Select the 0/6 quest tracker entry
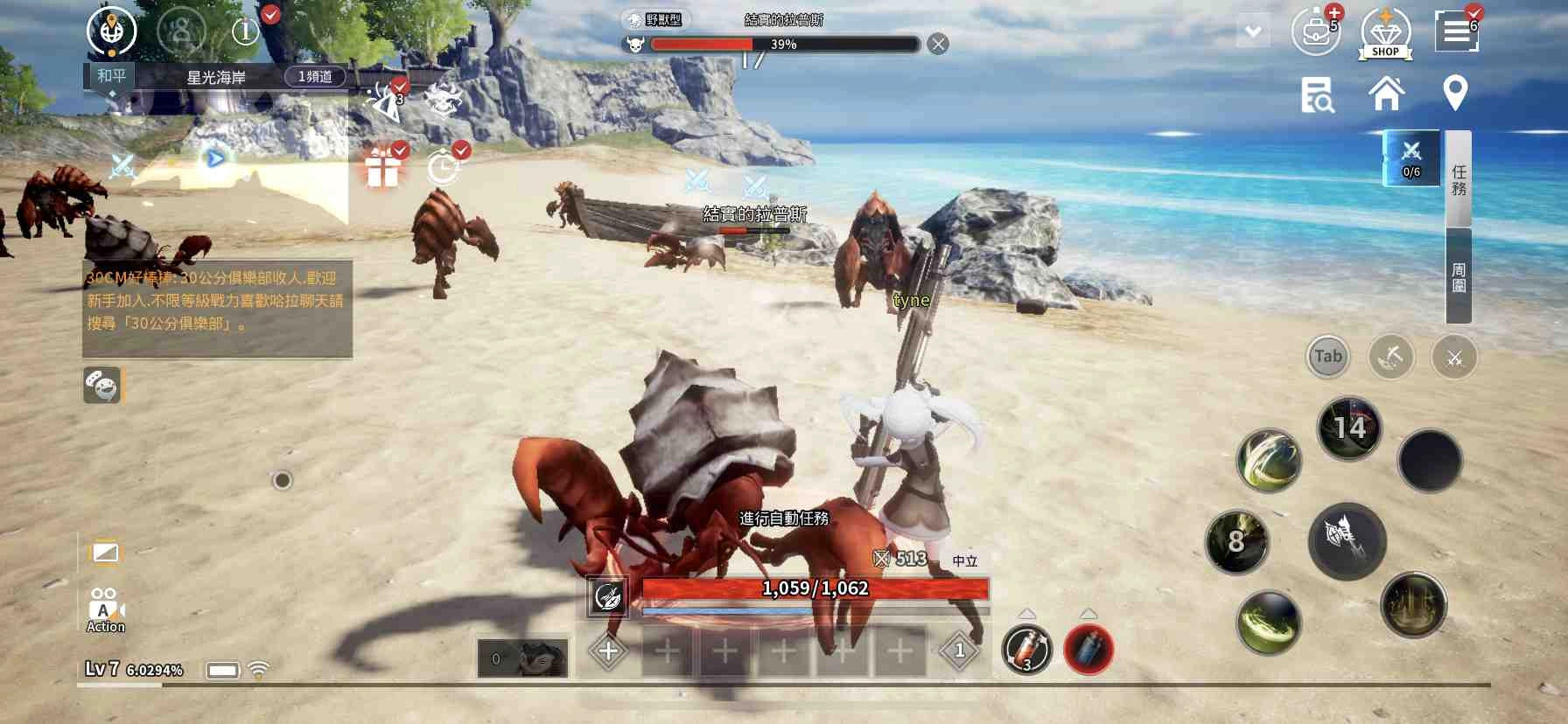The height and width of the screenshot is (724, 1568). point(1411,158)
